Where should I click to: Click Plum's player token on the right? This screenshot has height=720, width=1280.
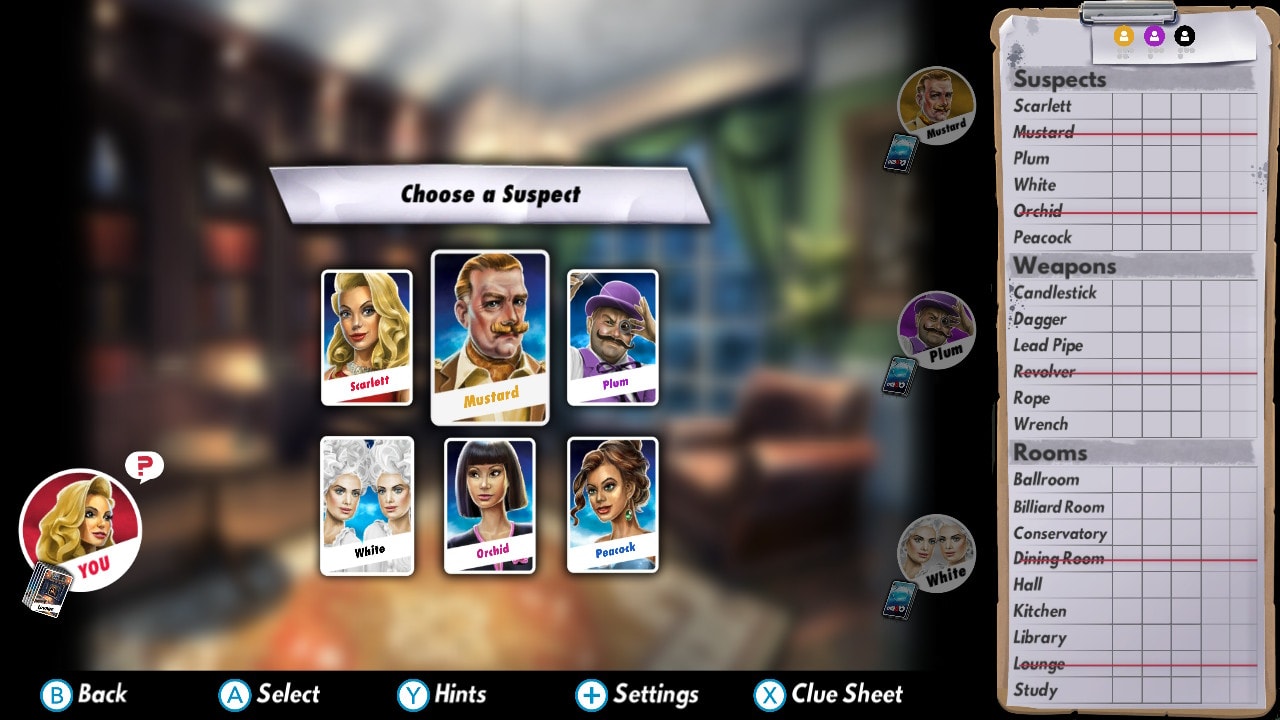(x=938, y=332)
